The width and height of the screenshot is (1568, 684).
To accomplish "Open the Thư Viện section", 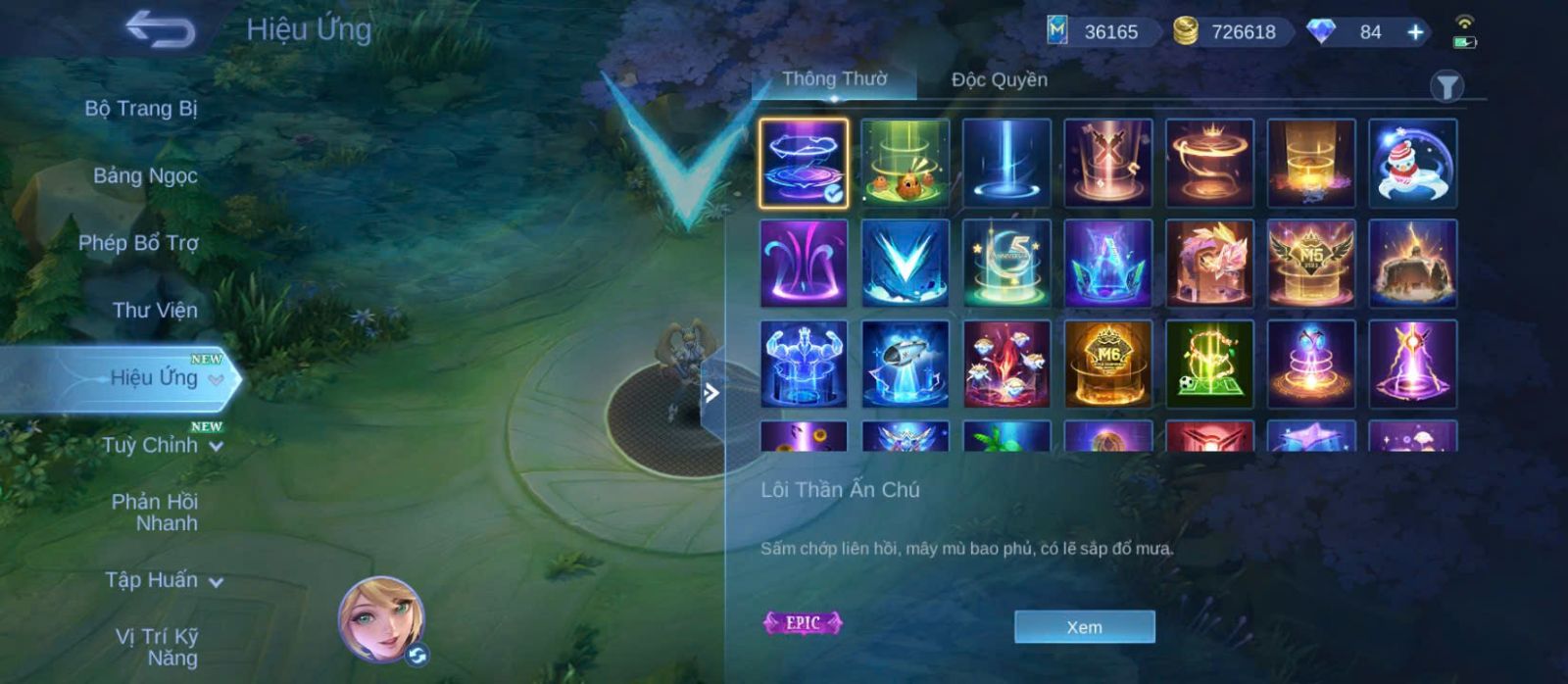I will [x=155, y=311].
